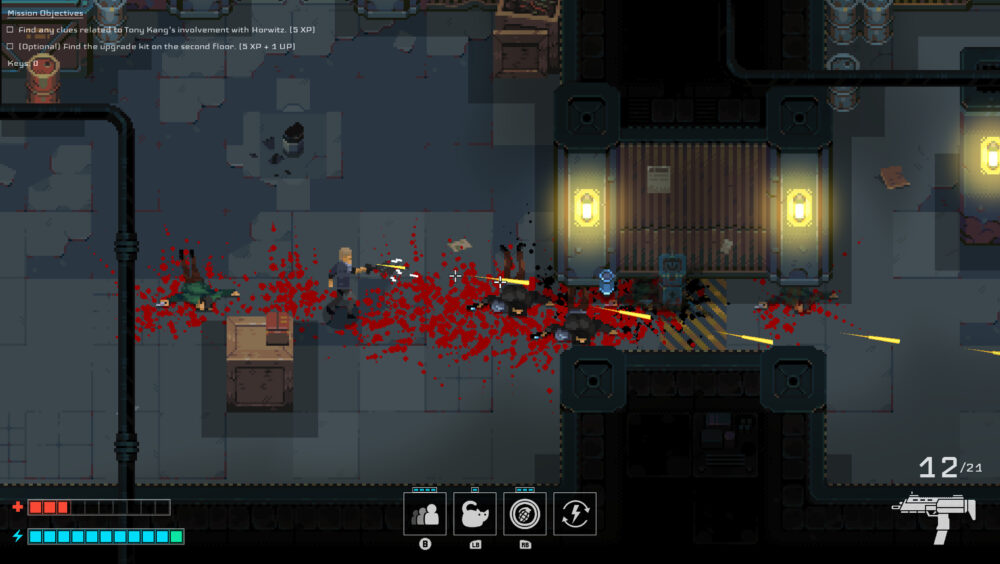Screen dimensions: 1000x564
Task: Trigger the lightning bolt recharge ability
Action: coord(574,514)
